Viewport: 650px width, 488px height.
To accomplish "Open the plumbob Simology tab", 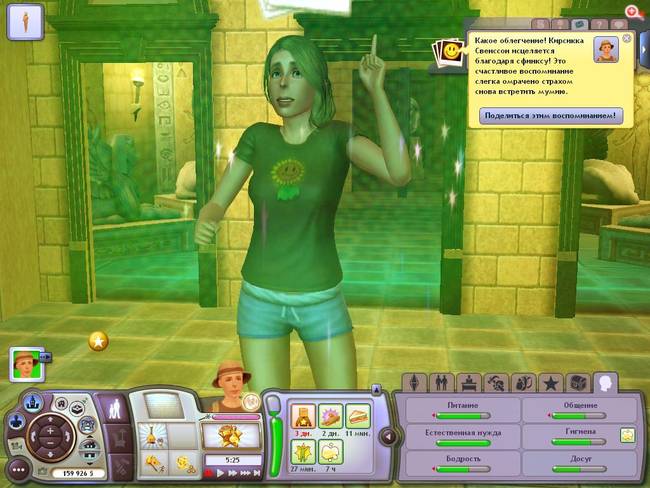I will point(413,383).
